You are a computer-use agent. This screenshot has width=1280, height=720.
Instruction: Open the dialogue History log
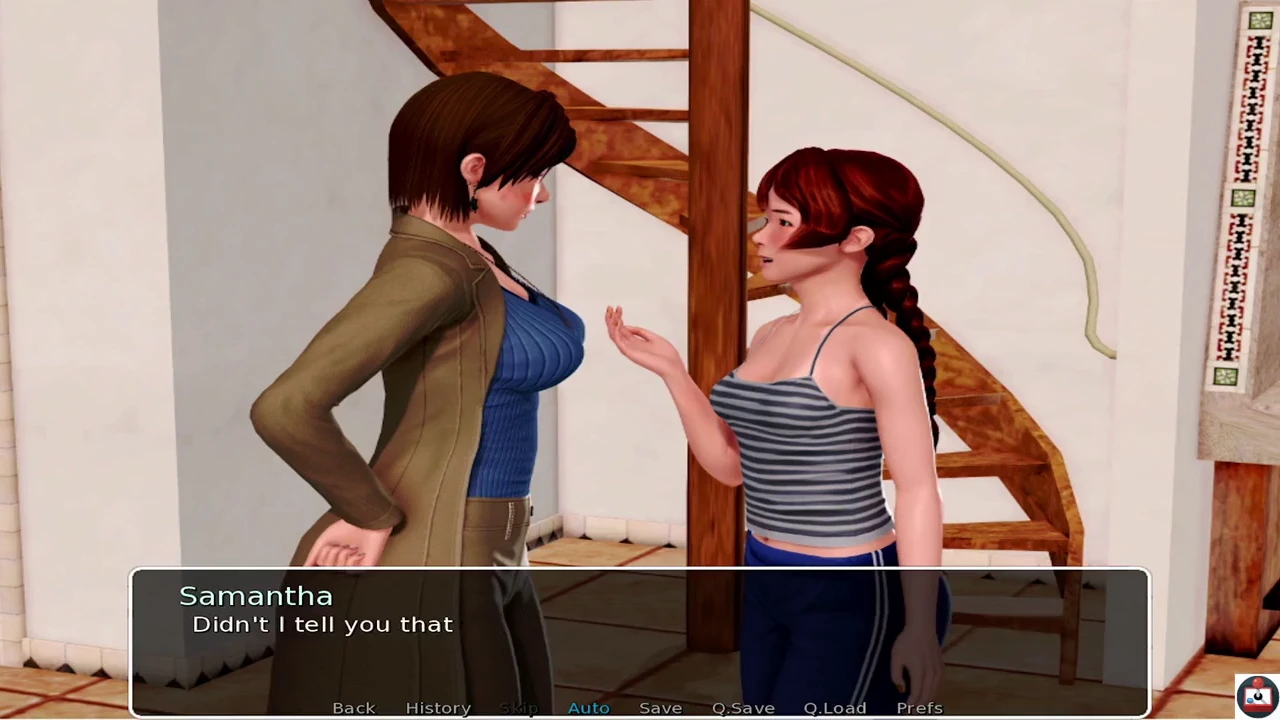(438, 708)
